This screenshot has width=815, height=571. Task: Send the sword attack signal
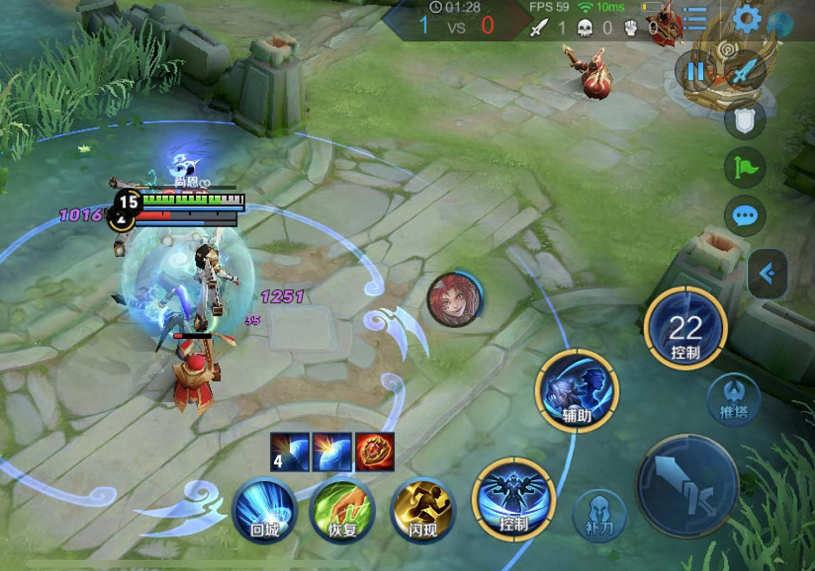[743, 71]
